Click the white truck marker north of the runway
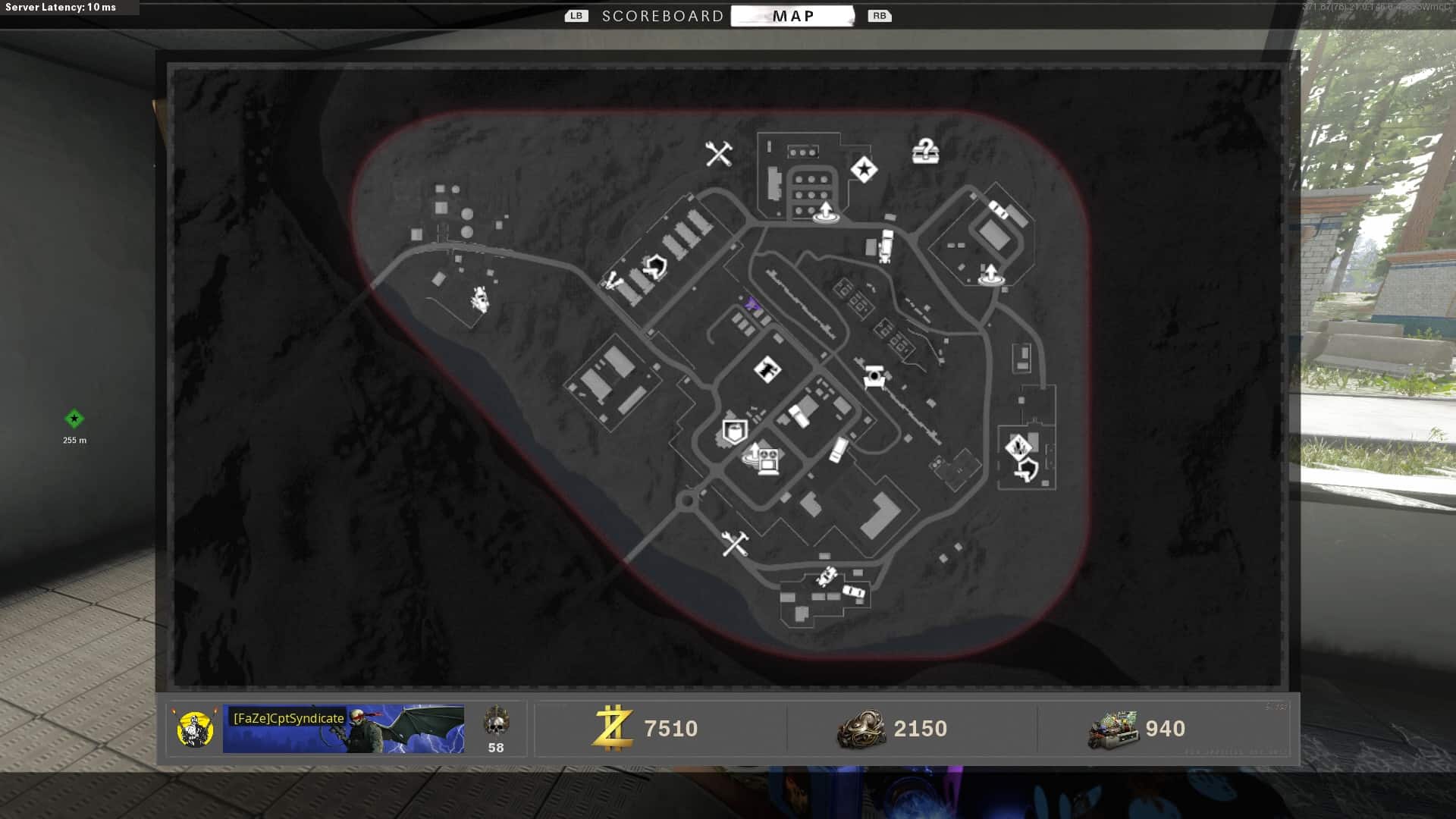Image resolution: width=1456 pixels, height=819 pixels. (x=885, y=246)
